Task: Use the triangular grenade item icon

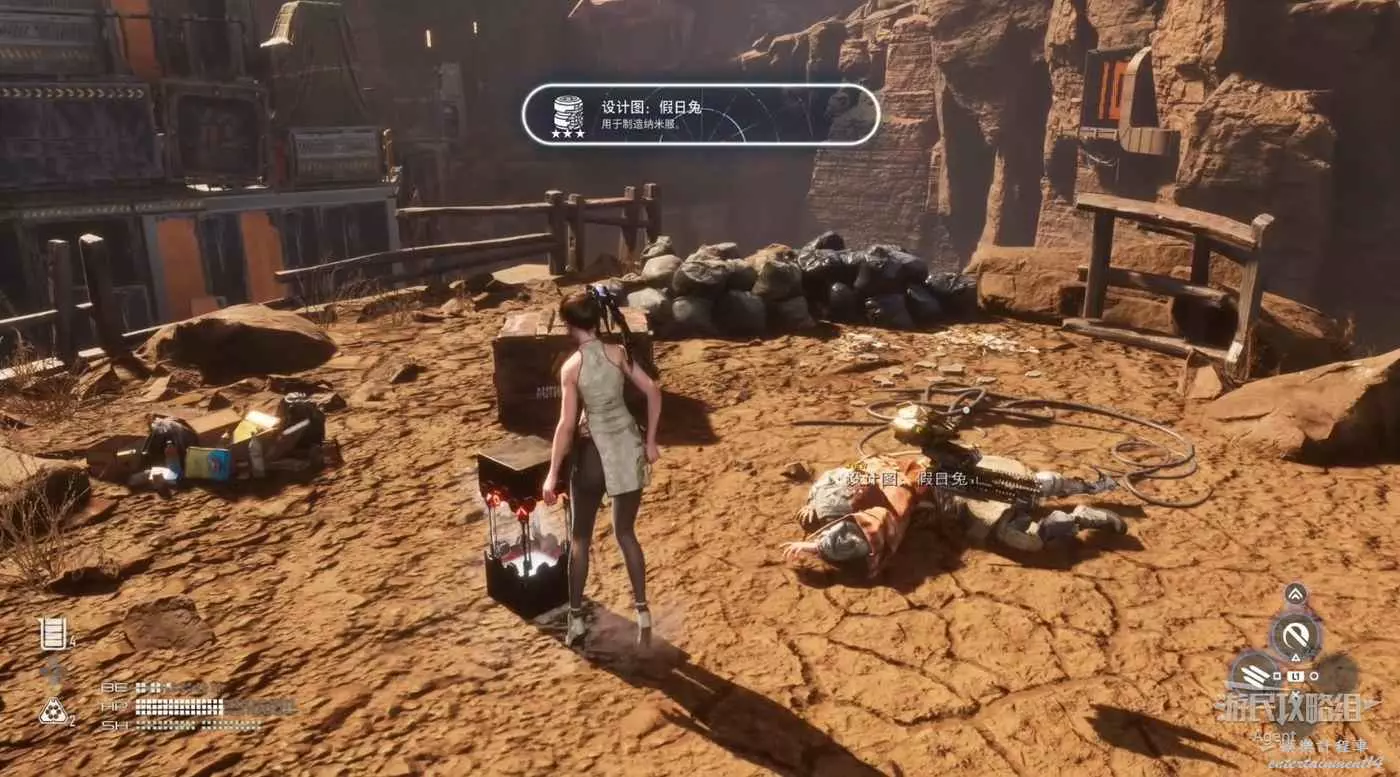Action: 52,711
